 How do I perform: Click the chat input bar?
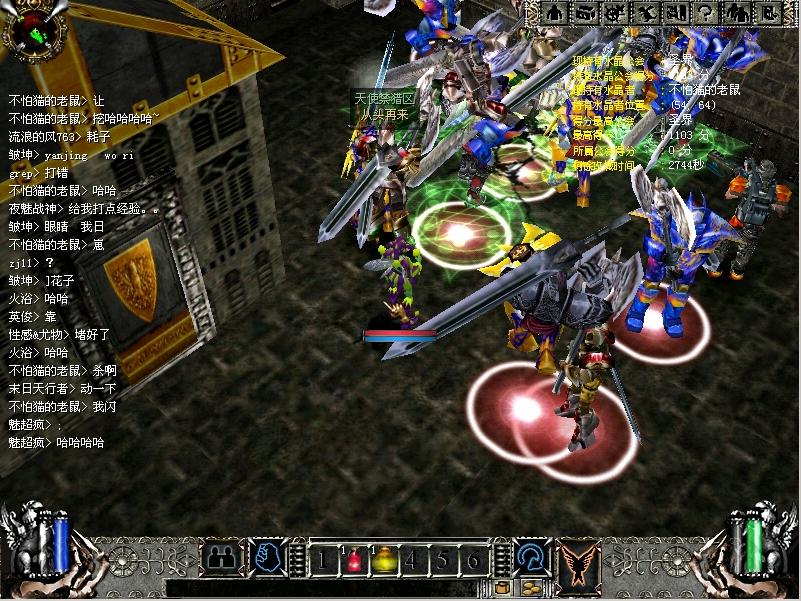tap(320, 588)
